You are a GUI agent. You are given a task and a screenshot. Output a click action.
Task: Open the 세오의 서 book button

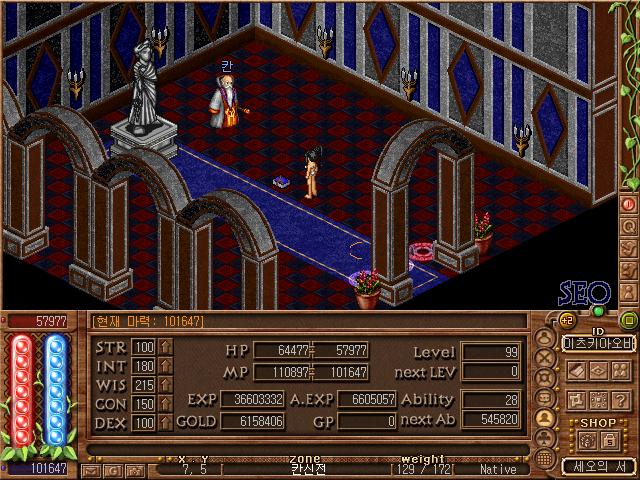(x=597, y=466)
